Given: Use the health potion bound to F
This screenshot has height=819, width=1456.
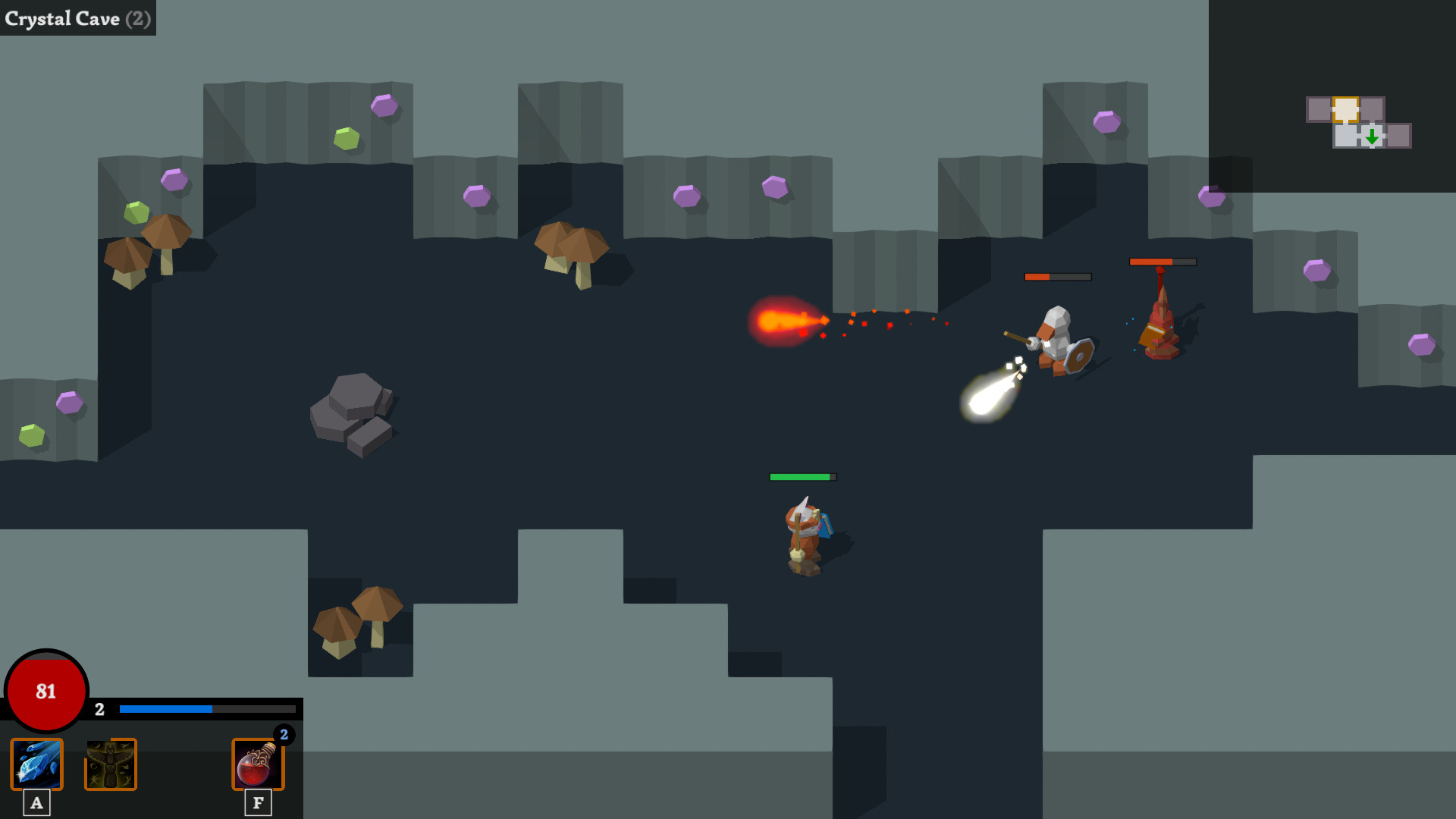Looking at the screenshot, I should 257,764.
